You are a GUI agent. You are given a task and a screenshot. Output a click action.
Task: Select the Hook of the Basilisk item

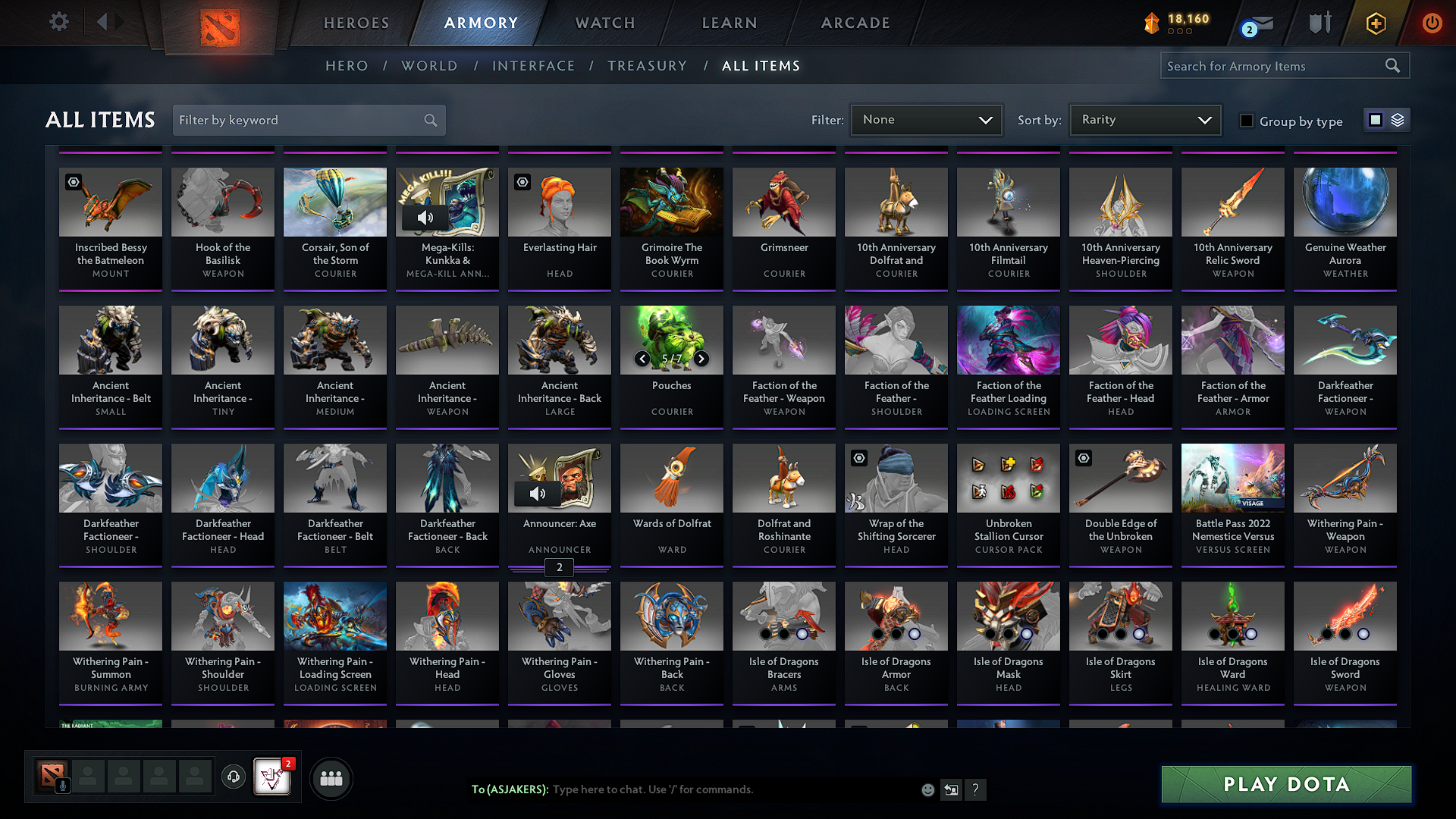click(223, 227)
